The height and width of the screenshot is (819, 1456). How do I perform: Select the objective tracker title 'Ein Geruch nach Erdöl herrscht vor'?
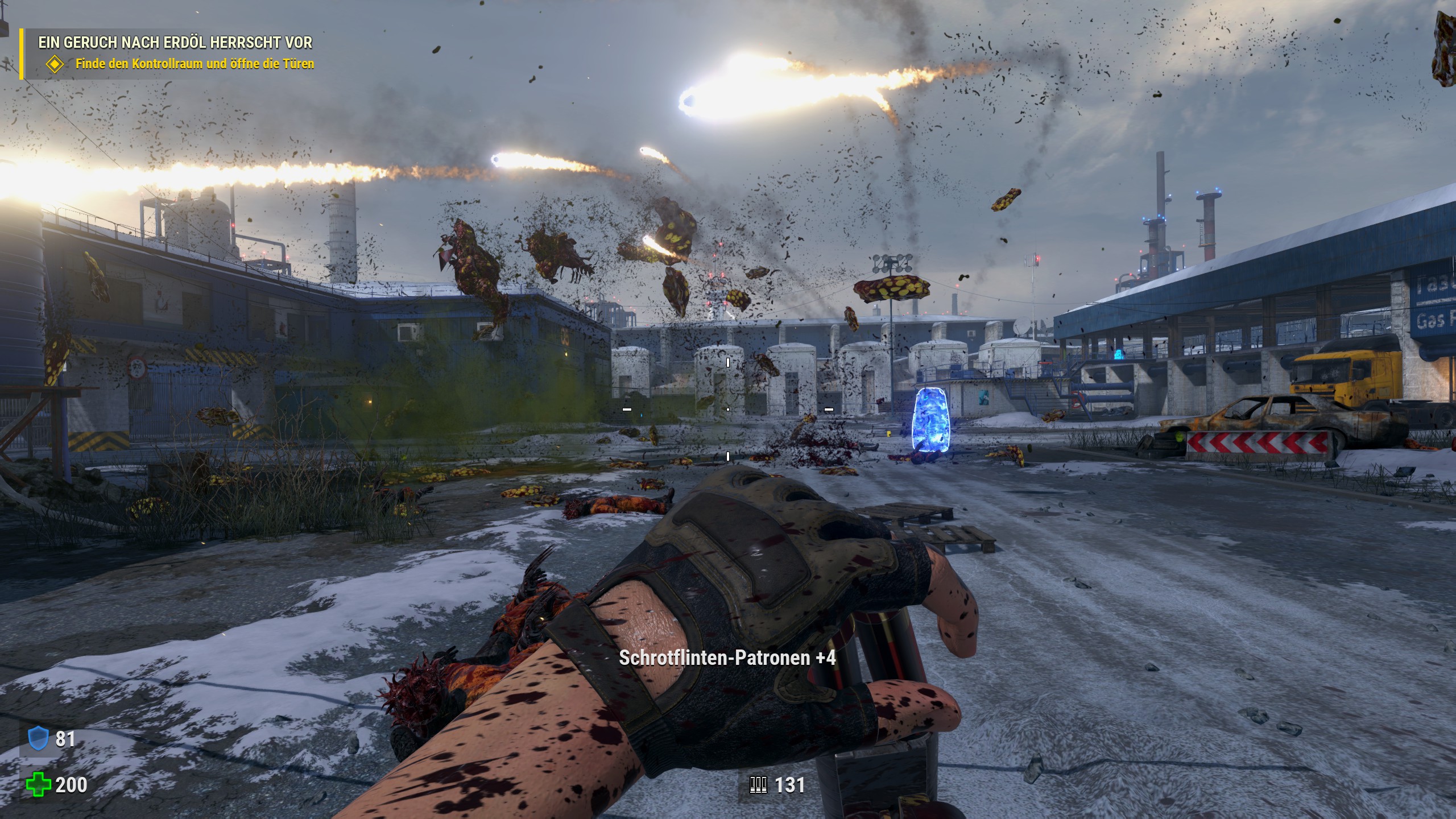pyautogui.click(x=175, y=43)
